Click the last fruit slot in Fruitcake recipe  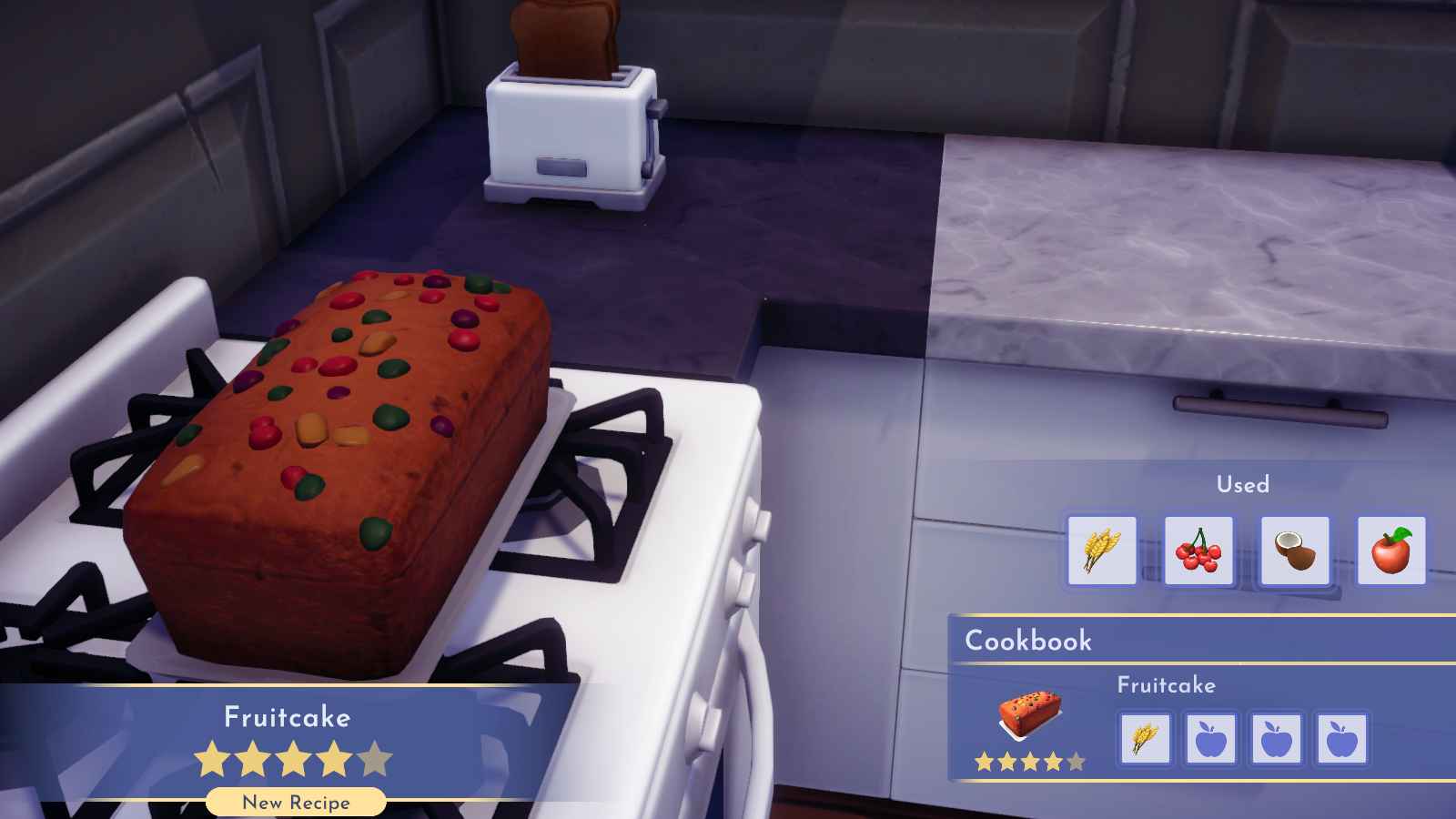click(1343, 740)
